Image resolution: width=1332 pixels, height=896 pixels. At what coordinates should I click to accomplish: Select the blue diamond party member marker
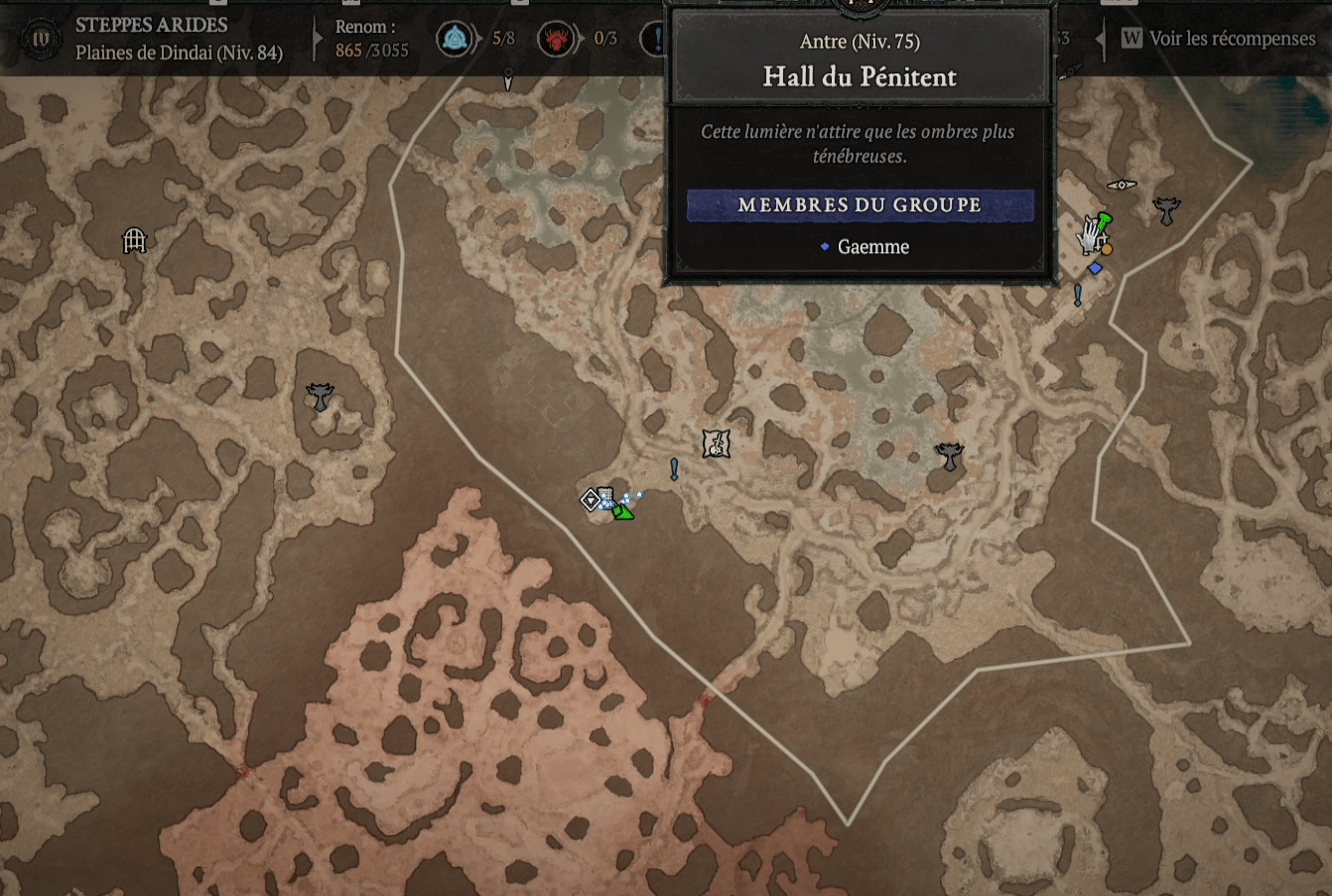point(1095,268)
